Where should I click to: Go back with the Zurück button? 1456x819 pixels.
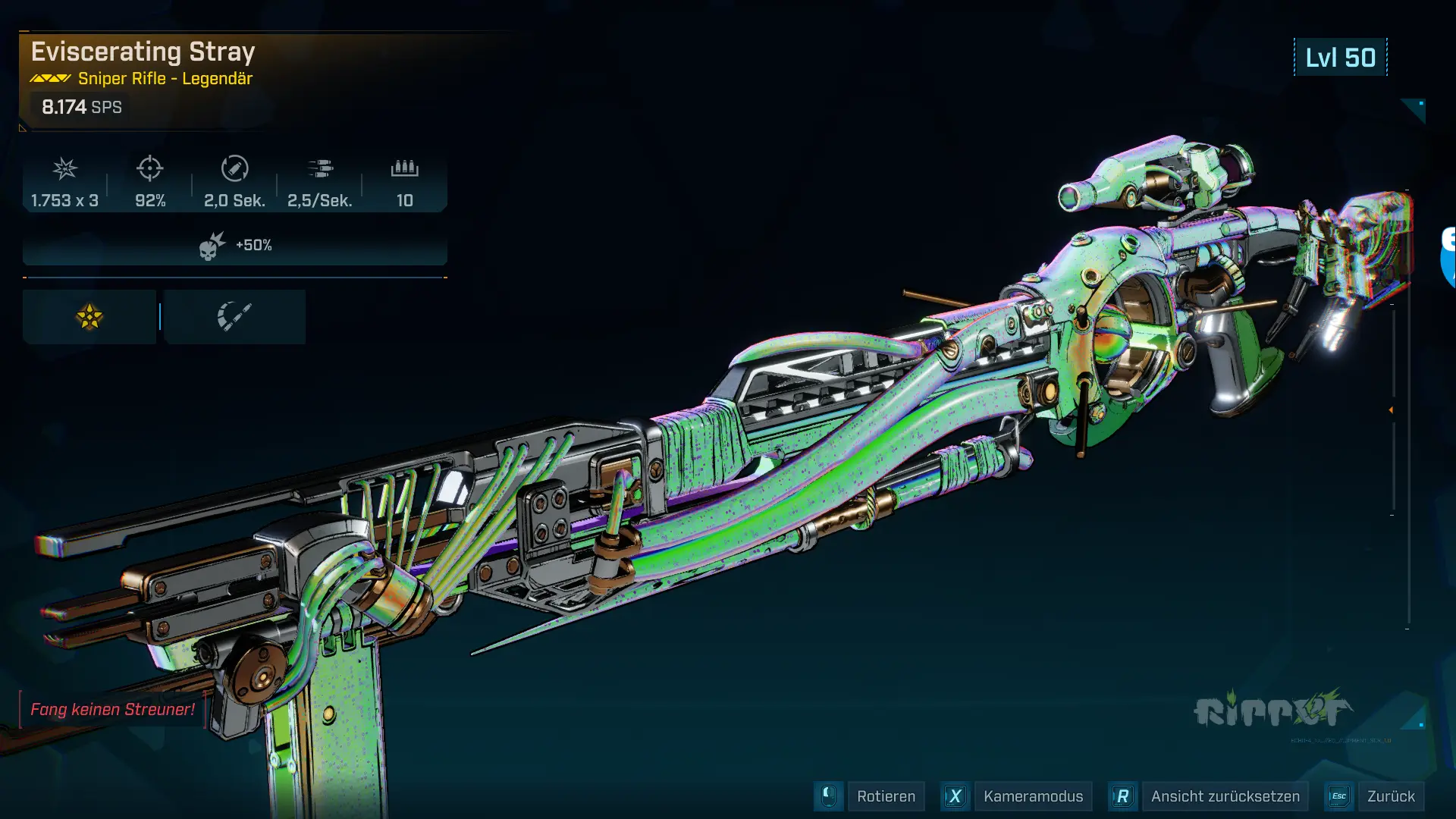point(1390,796)
